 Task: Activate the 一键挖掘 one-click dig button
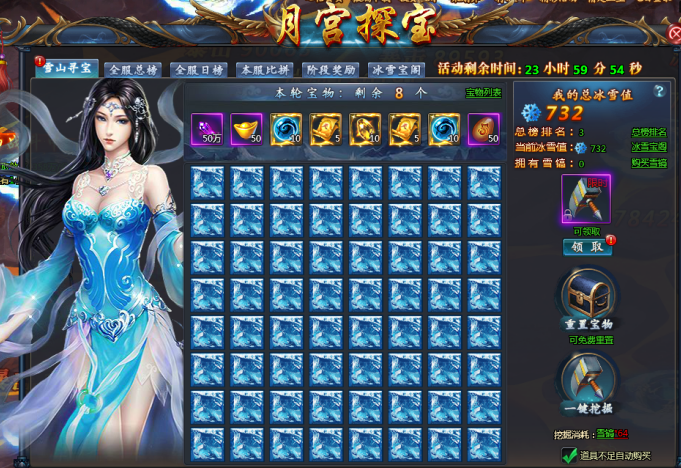[587, 381]
